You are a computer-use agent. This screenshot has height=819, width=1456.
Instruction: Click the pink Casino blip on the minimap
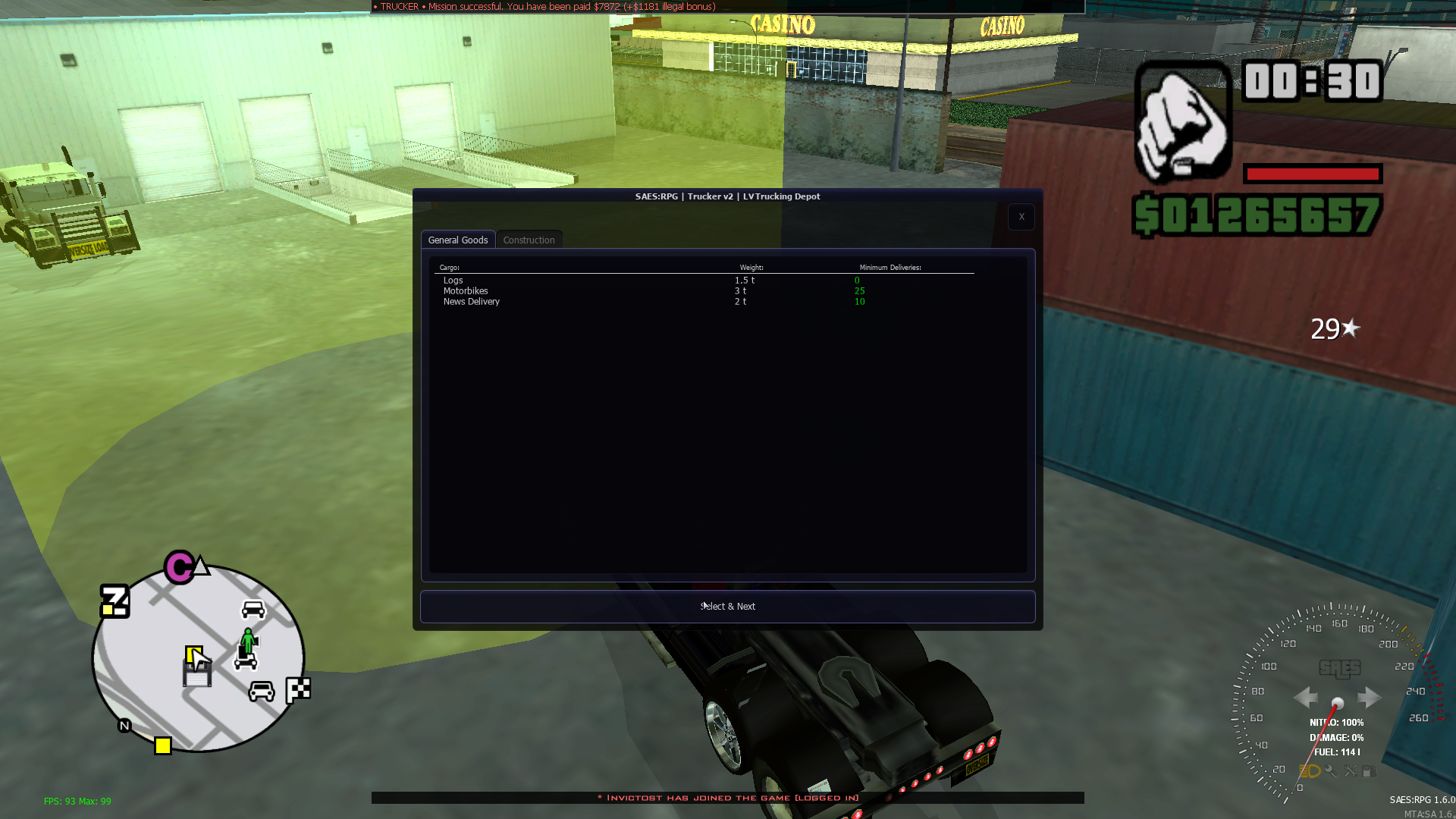(x=178, y=568)
